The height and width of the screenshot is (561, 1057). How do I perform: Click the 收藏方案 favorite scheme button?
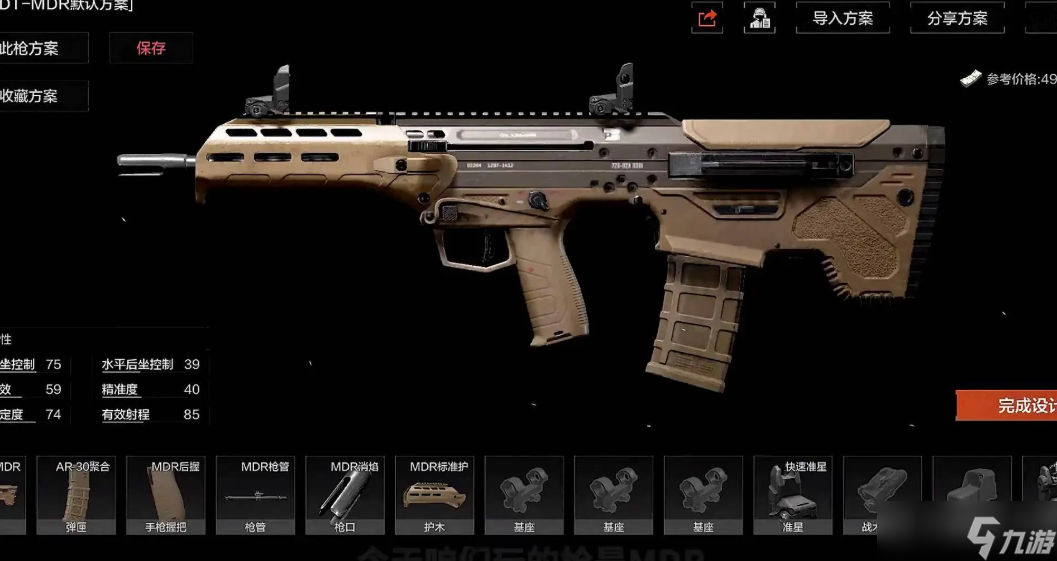point(42,96)
